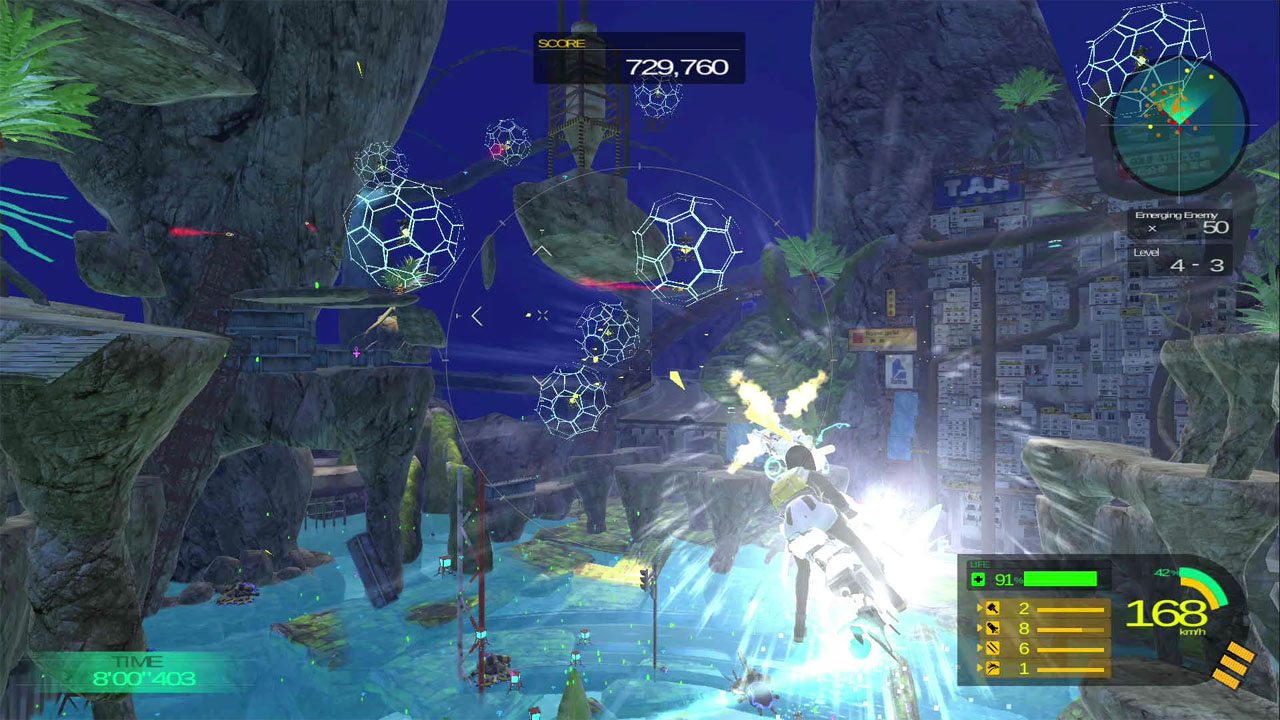Click the green 91% life bar
The width and height of the screenshot is (1280, 720).
coord(1058,577)
